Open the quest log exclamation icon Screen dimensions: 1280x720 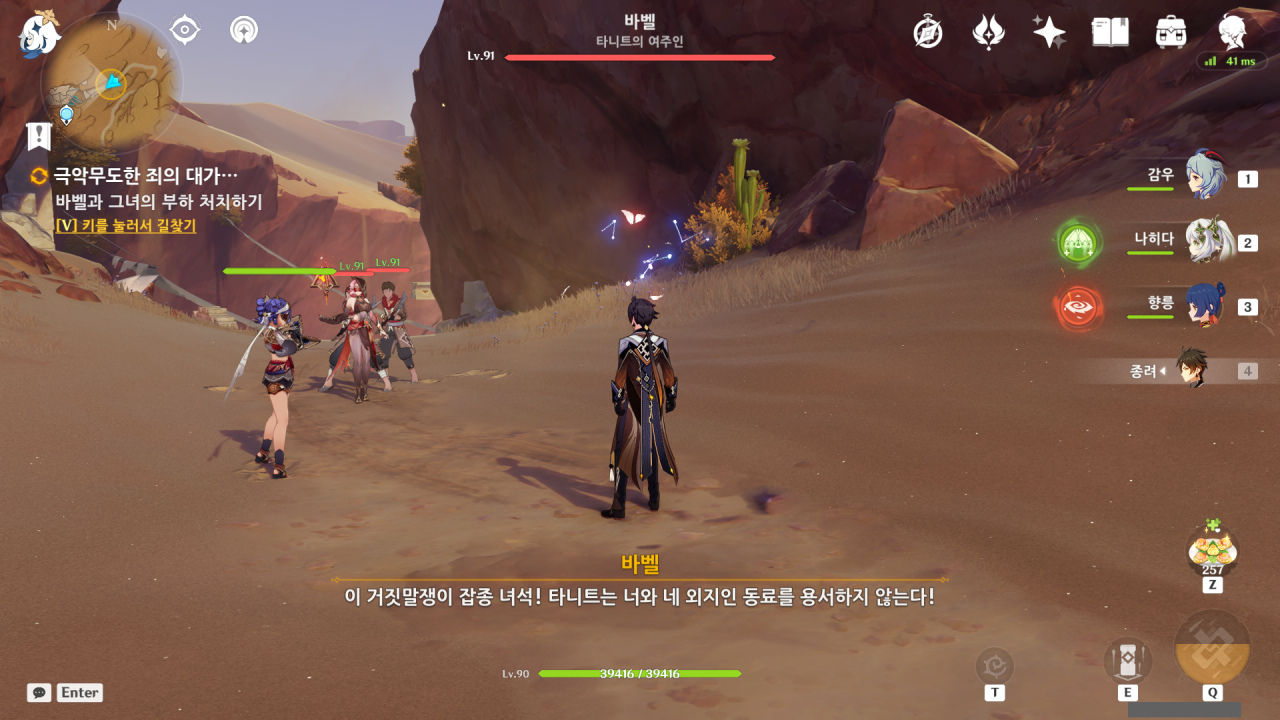39,136
